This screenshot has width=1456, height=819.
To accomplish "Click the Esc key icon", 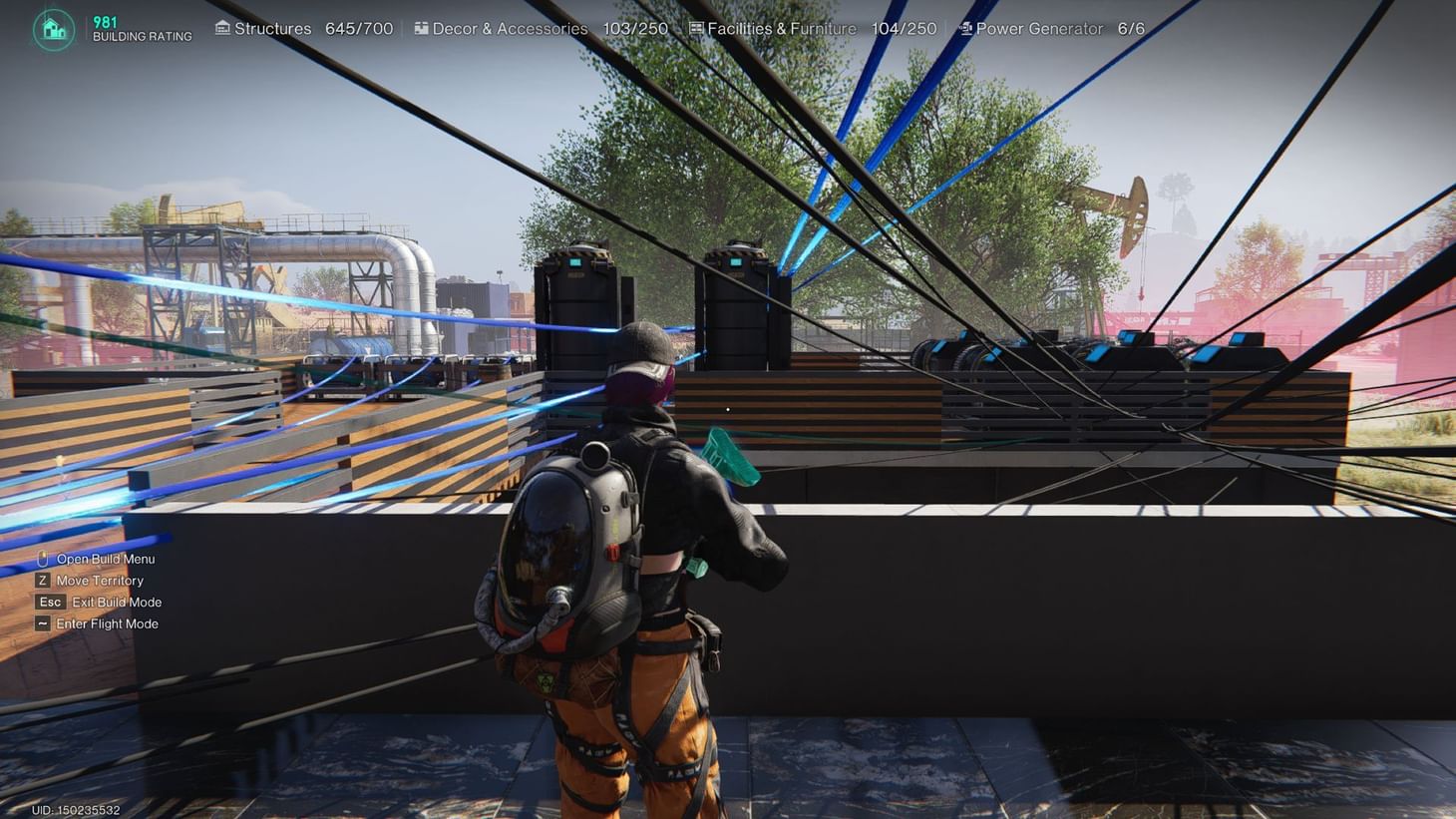I will click(49, 602).
